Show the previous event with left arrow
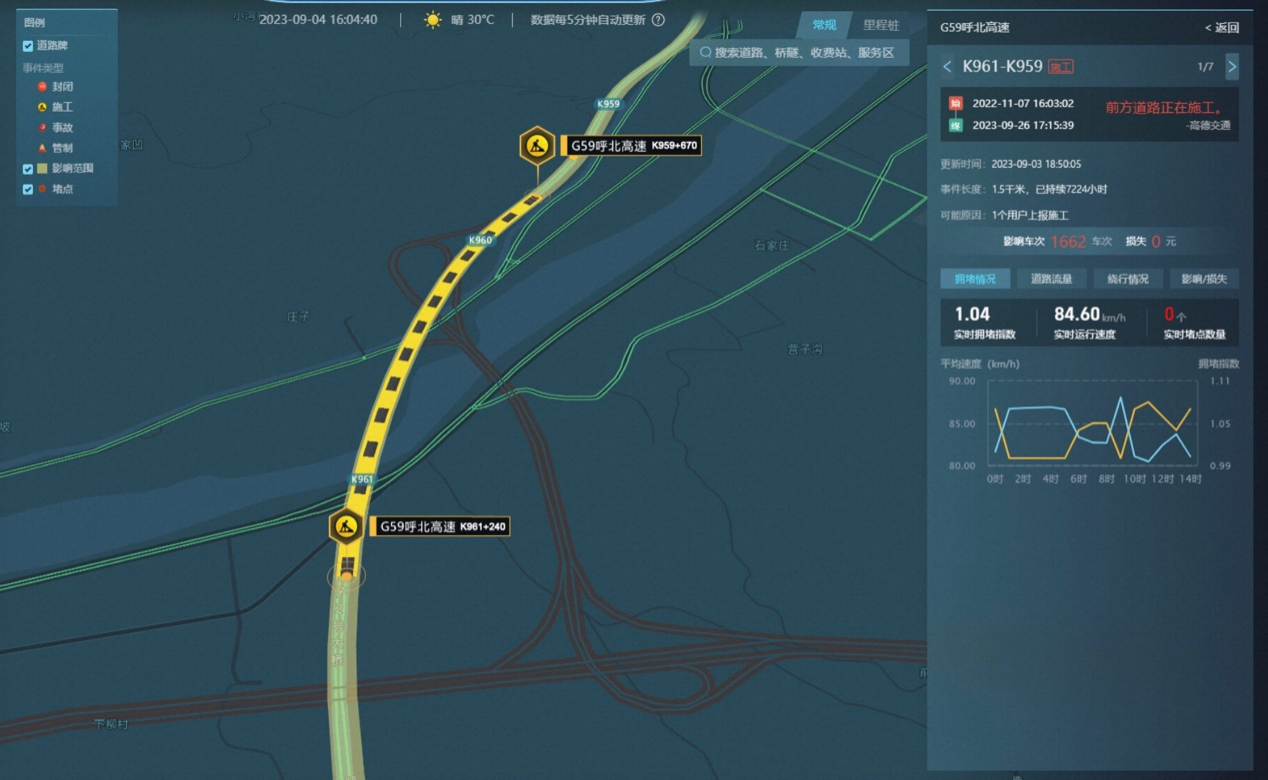 (948, 67)
